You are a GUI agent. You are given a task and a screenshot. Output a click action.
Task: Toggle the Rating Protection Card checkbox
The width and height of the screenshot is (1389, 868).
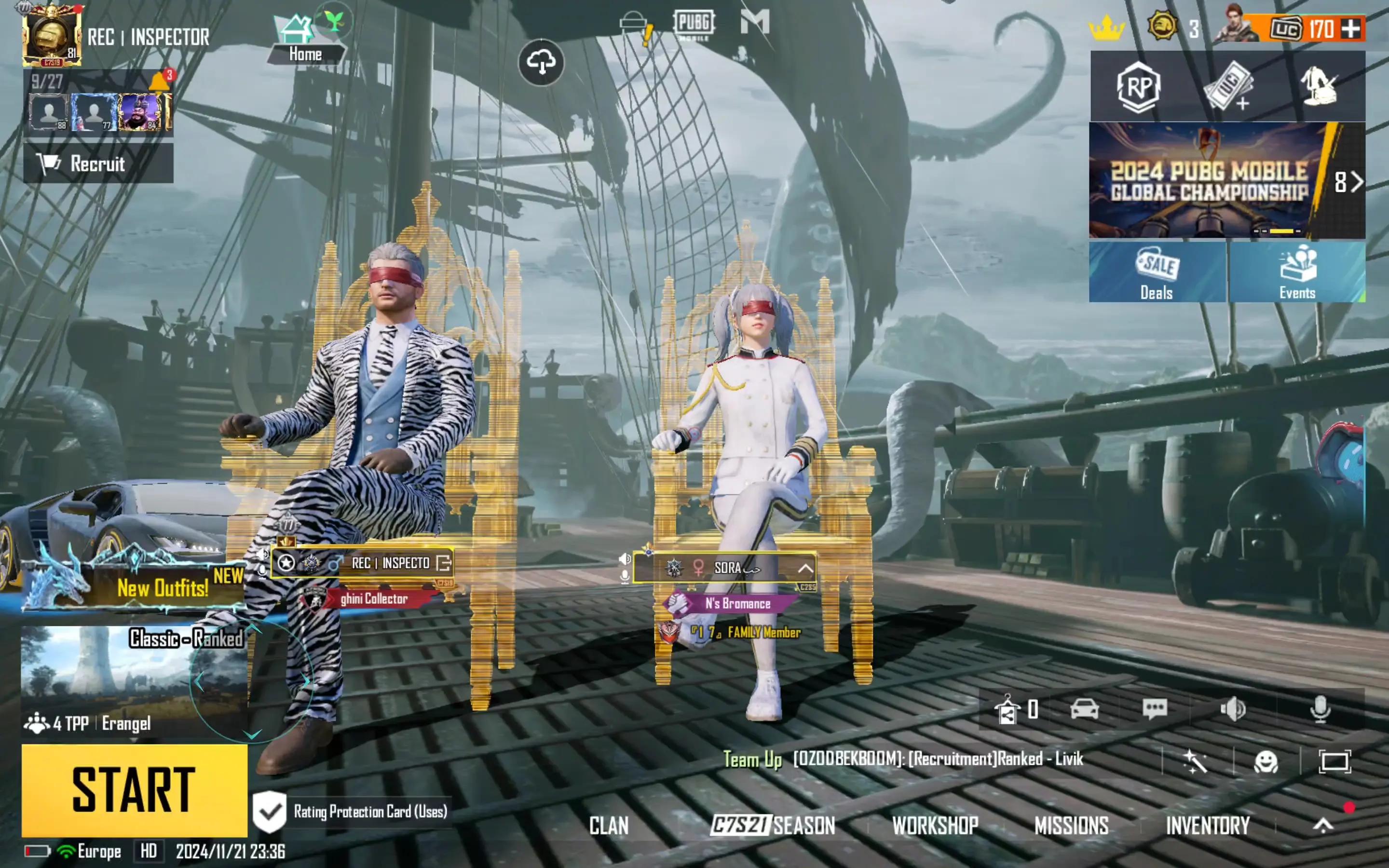click(269, 811)
